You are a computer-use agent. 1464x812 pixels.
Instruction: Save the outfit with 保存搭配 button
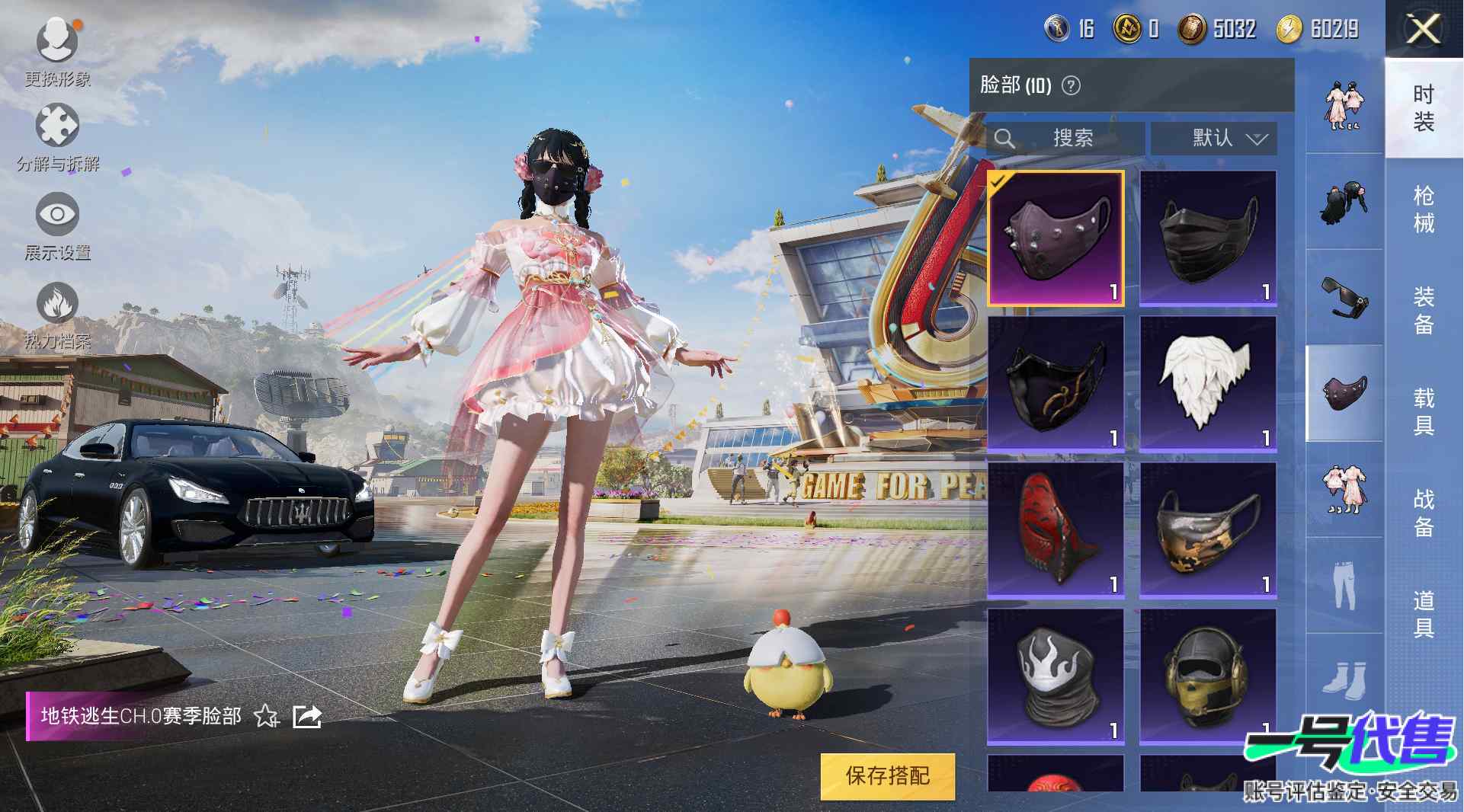pos(887,775)
